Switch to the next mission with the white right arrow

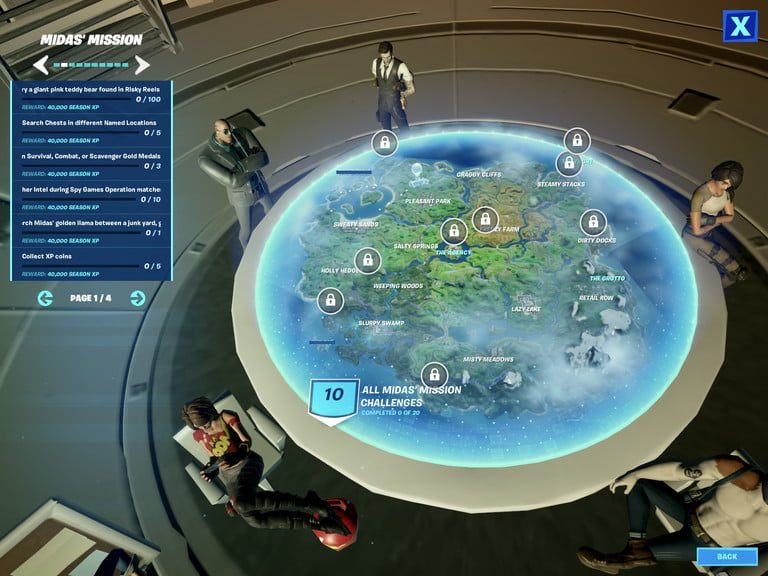coord(143,66)
